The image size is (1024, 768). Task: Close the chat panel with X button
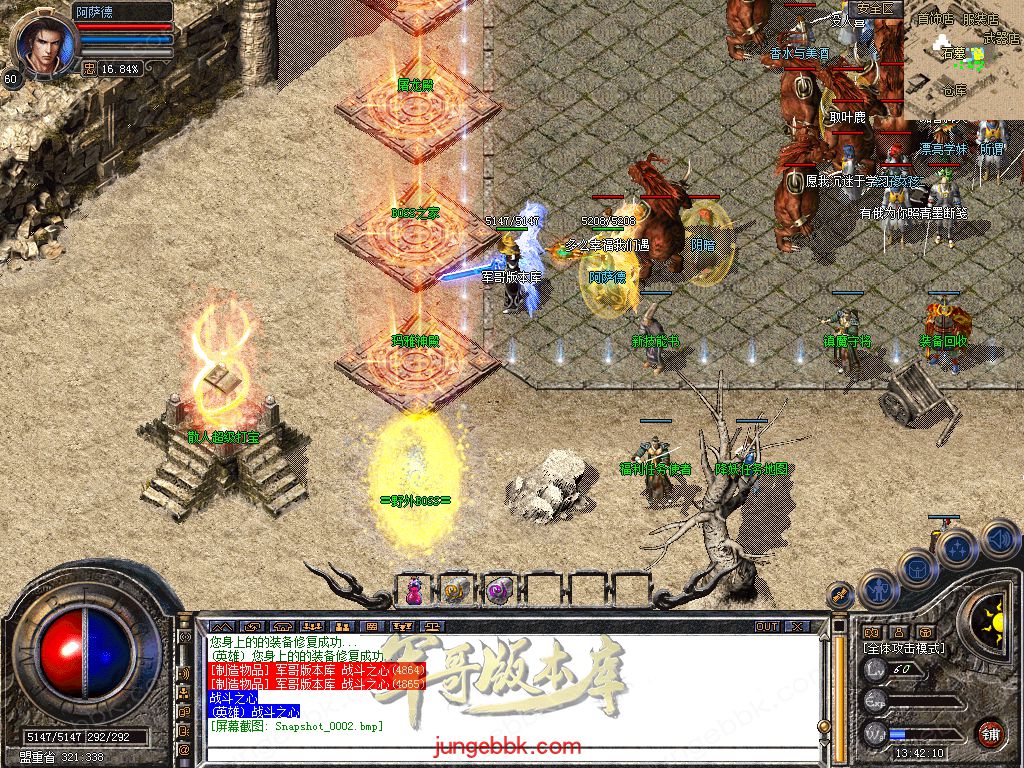[x=797, y=626]
